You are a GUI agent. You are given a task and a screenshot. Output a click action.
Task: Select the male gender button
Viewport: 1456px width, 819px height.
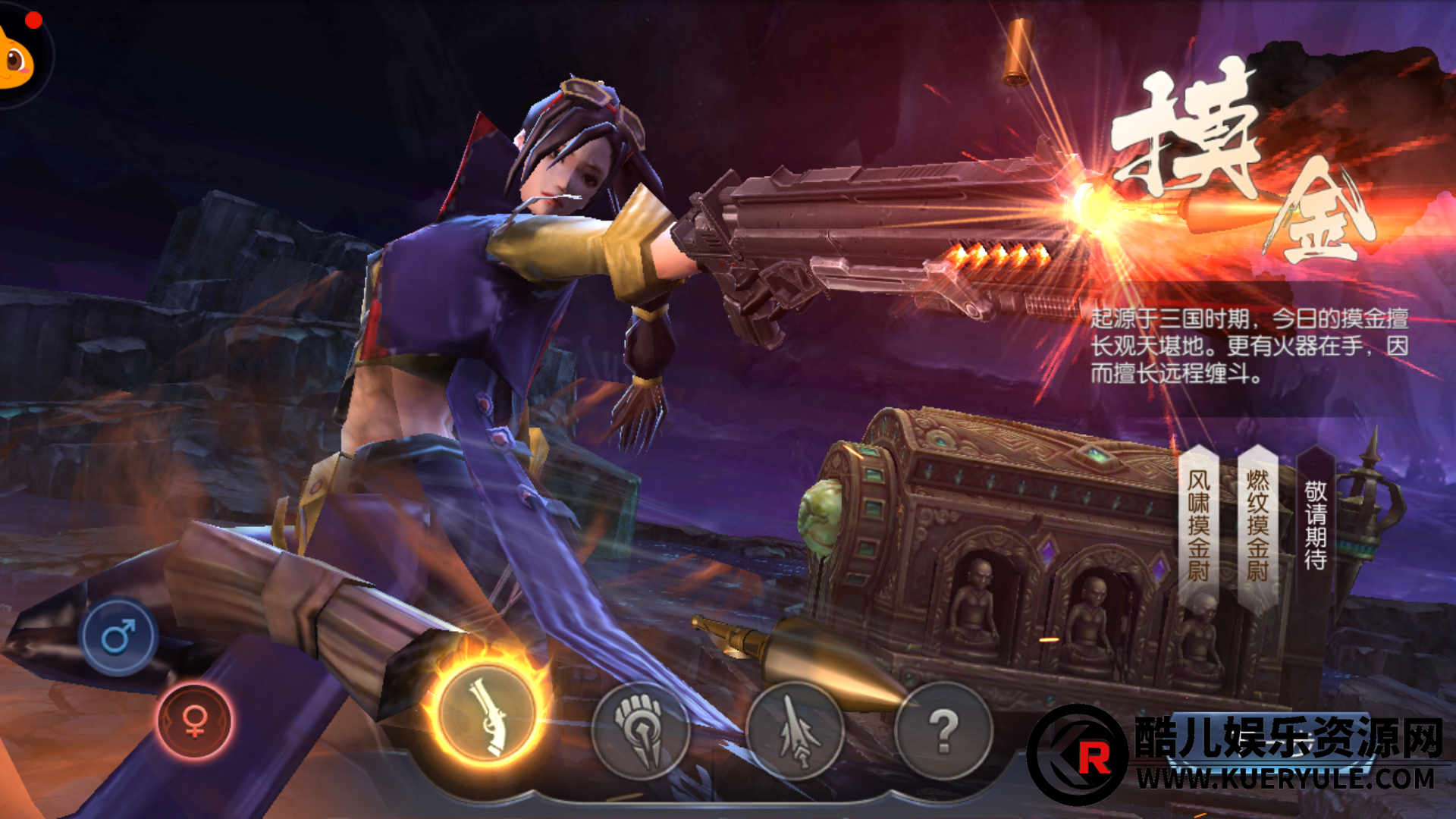pos(118,636)
